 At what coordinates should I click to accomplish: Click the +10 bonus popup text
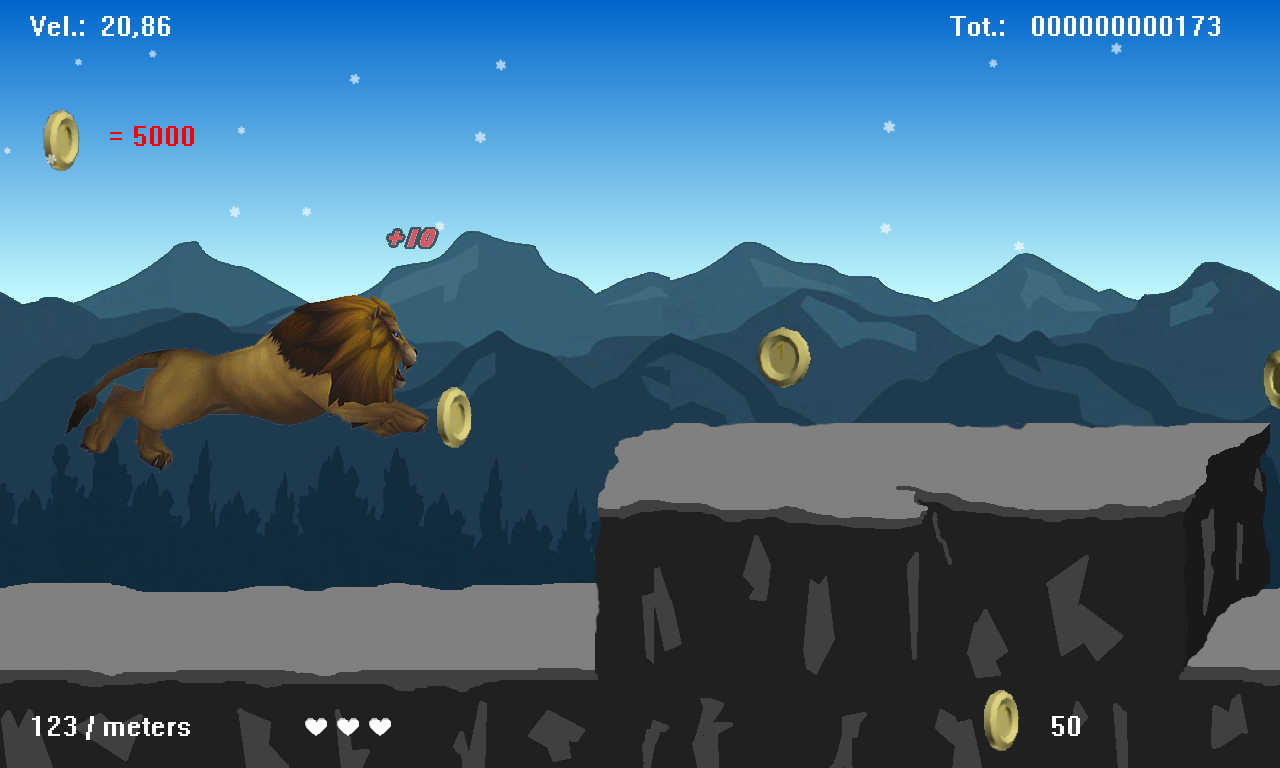(410, 239)
